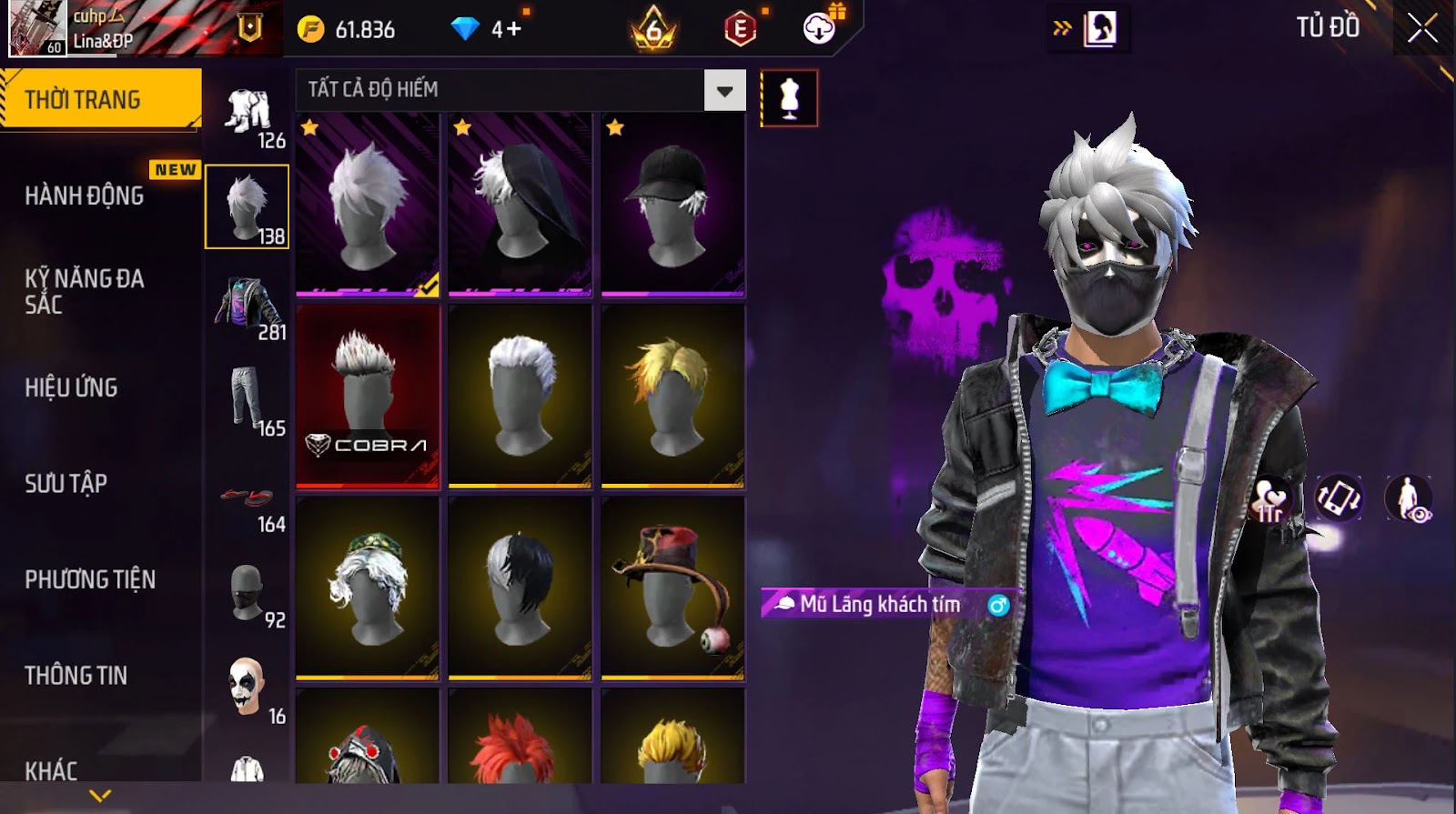Viewport: 1456px width, 814px height.
Task: Switch to the pants category with 165 items
Action: click(248, 400)
